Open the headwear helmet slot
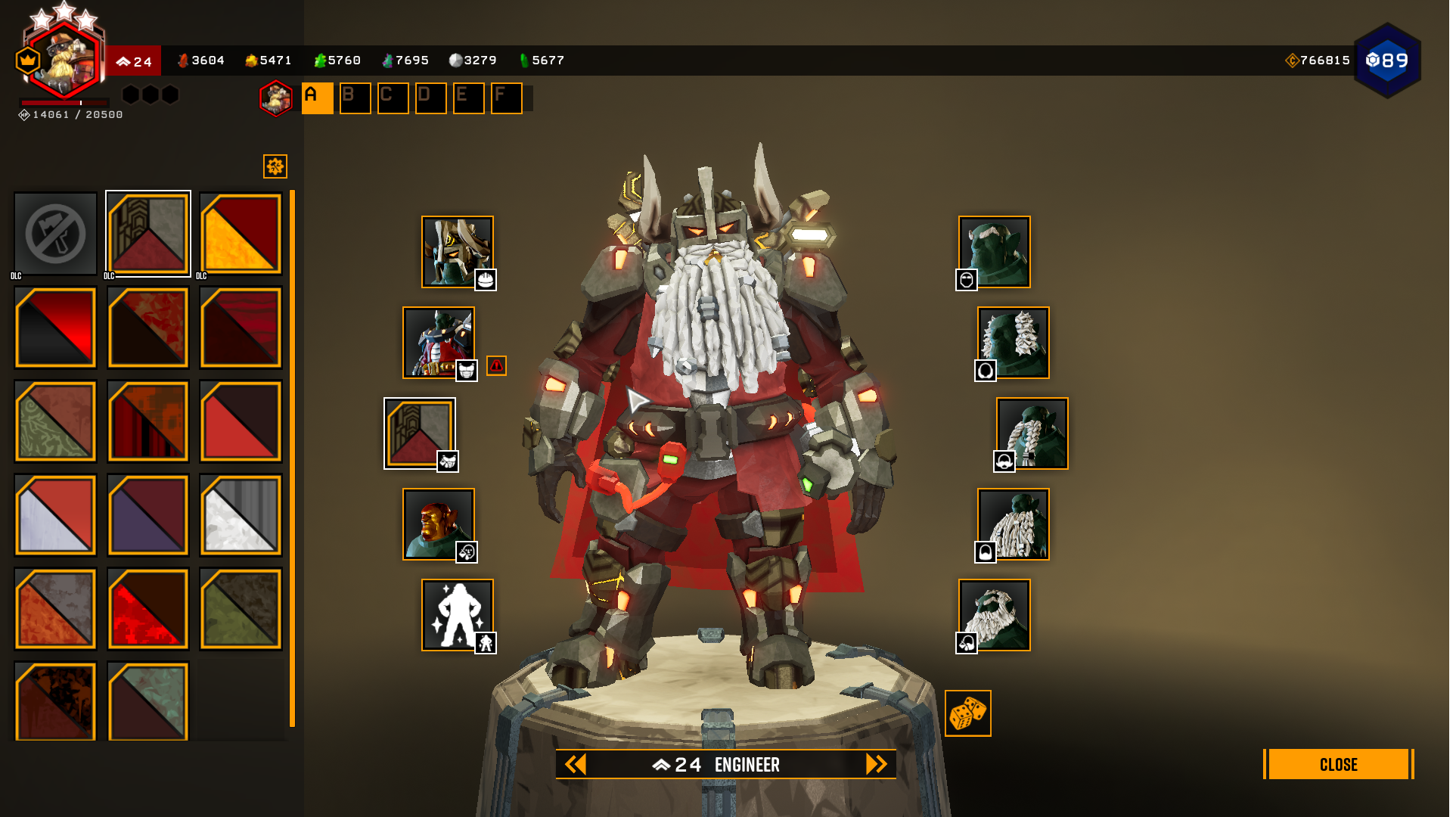 458,252
